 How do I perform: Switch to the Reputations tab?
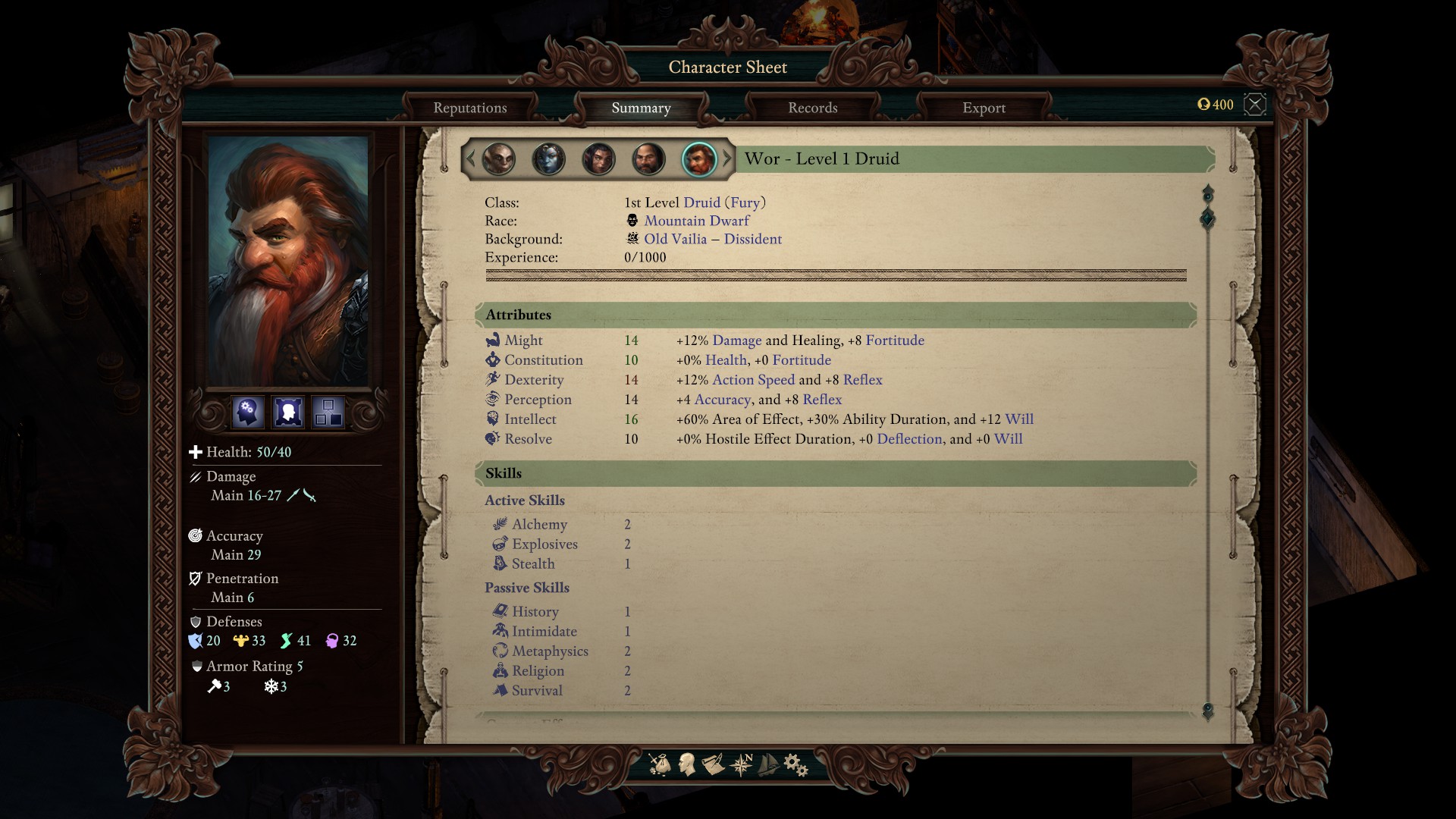point(469,108)
